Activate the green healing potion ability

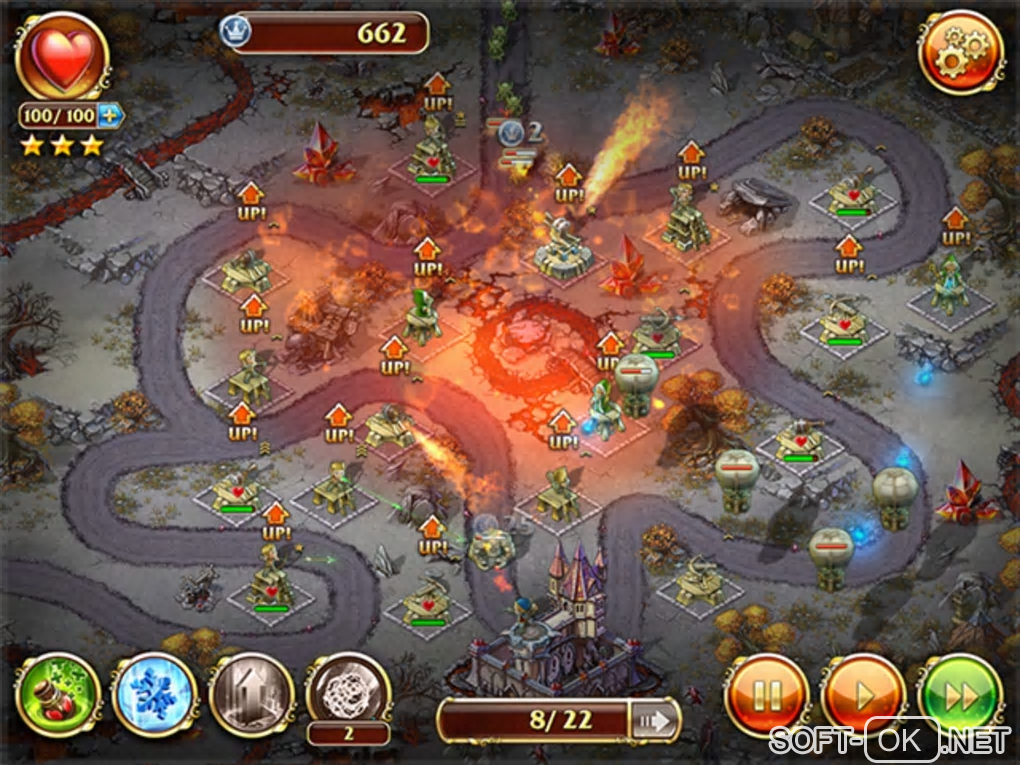[58, 694]
